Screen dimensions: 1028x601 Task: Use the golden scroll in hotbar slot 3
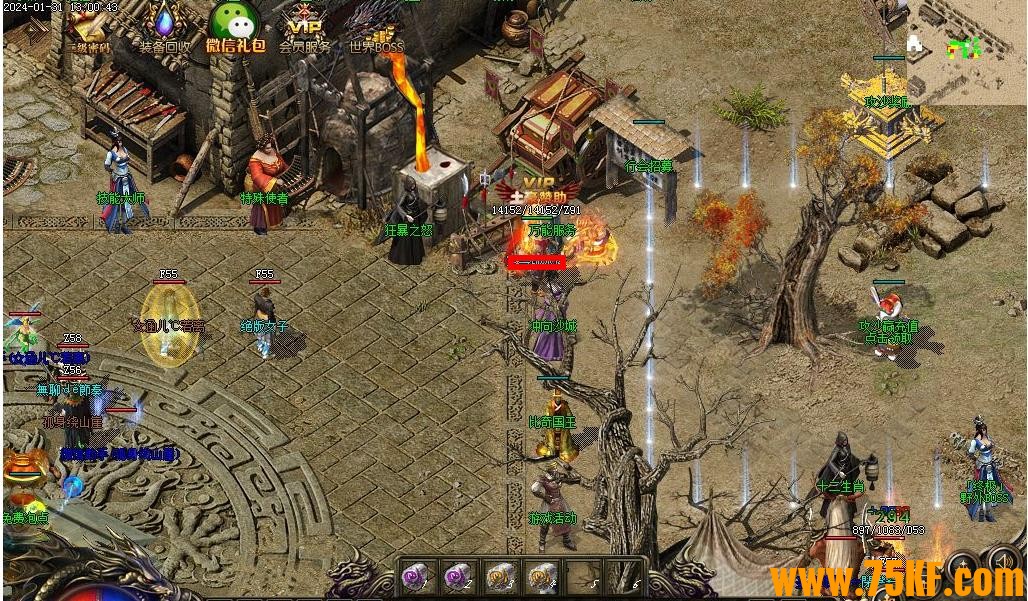[500, 576]
